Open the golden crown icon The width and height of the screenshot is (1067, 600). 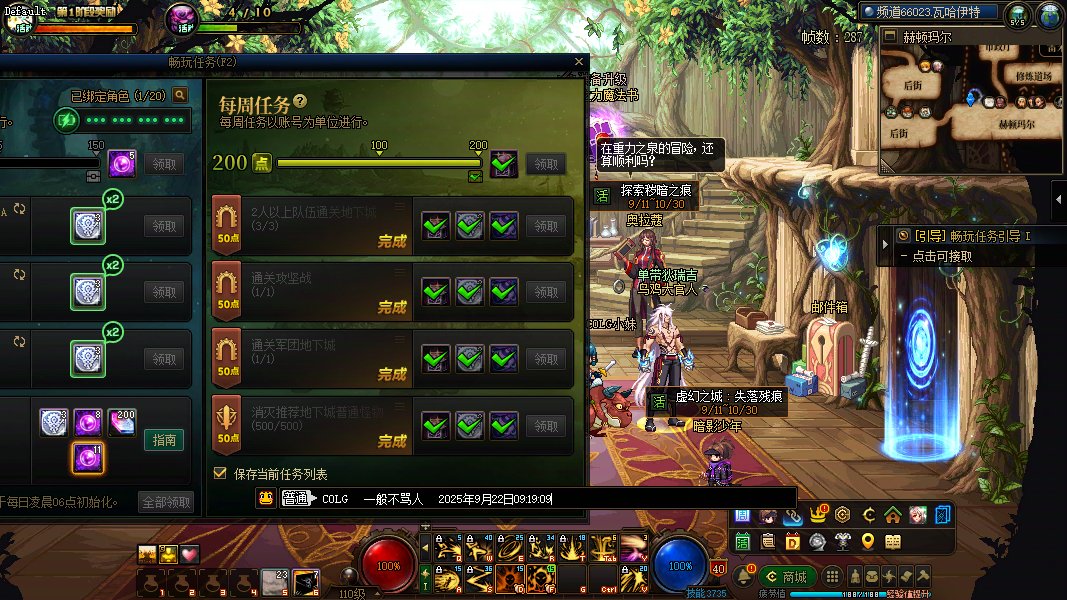pyautogui.click(x=818, y=516)
